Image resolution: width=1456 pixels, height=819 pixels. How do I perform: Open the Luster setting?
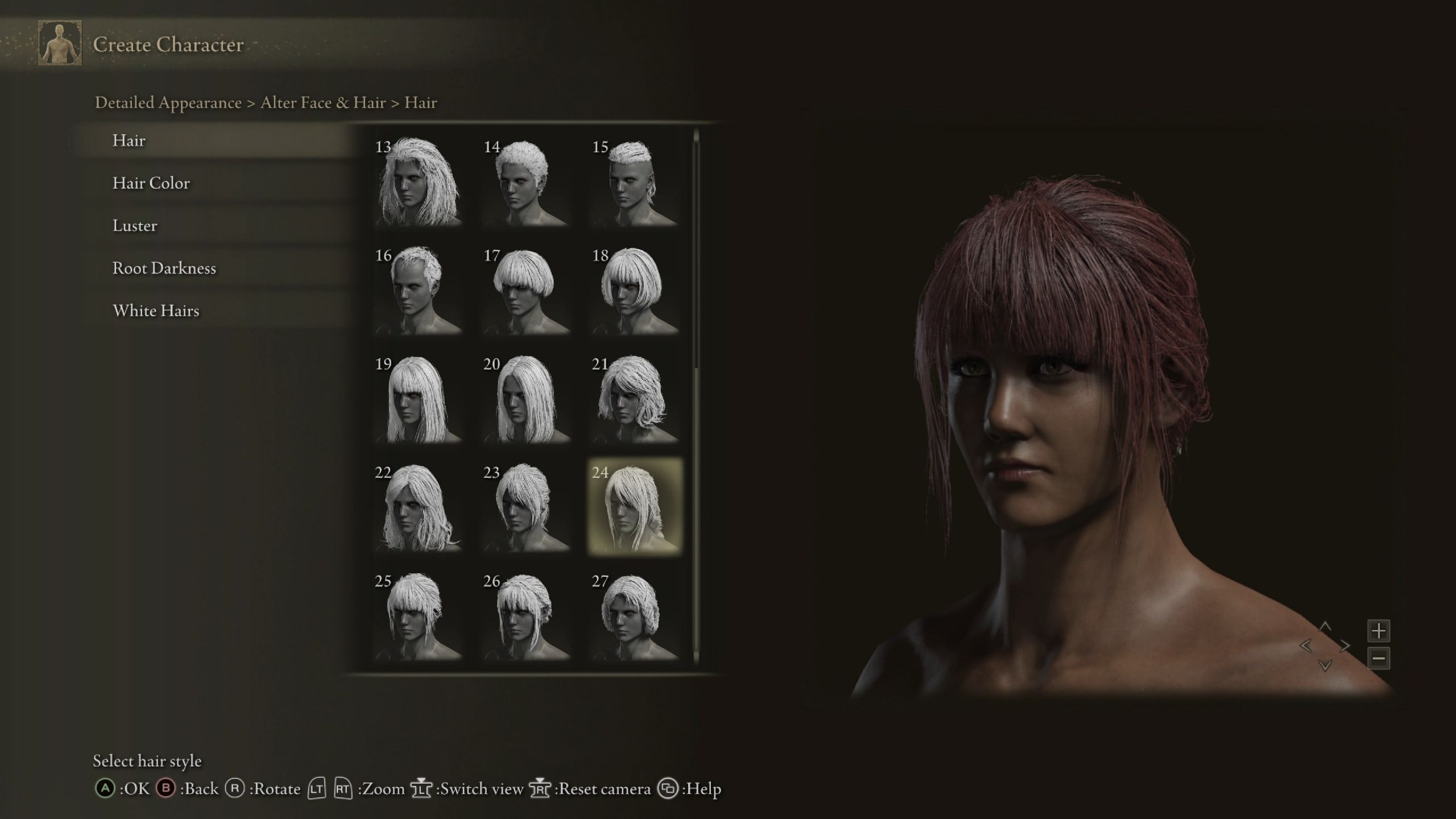[135, 226]
